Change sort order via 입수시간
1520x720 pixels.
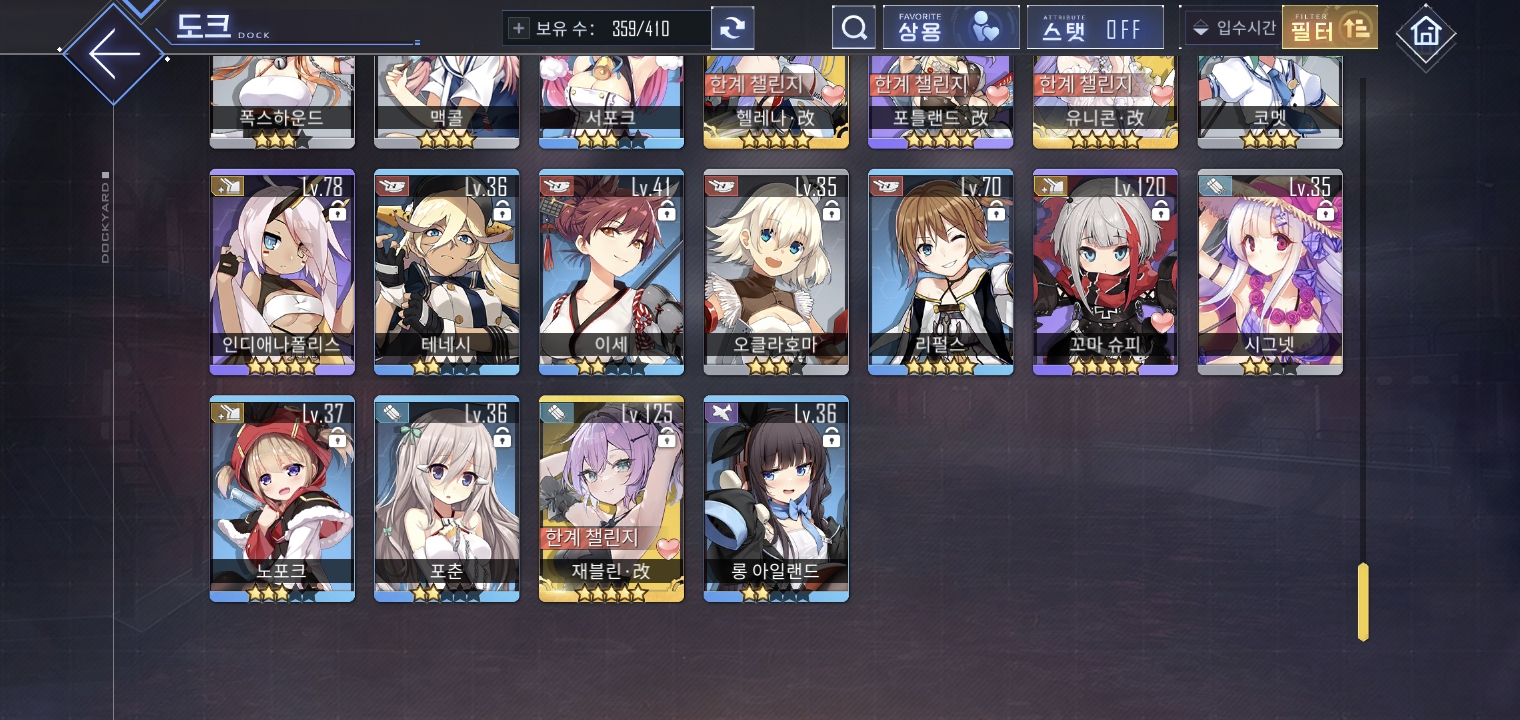click(1234, 28)
